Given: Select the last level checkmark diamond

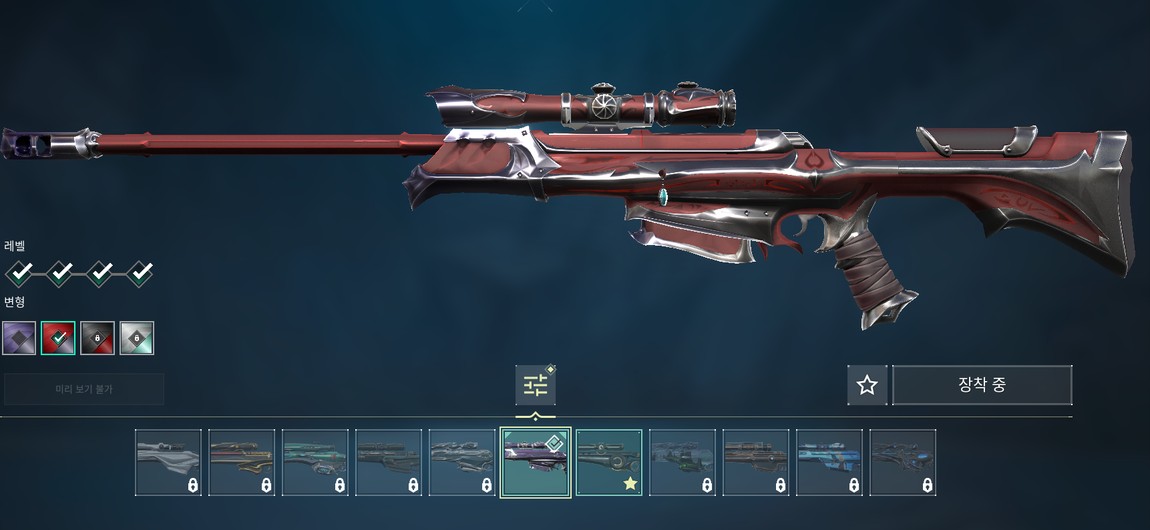Looking at the screenshot, I should pos(139,271).
